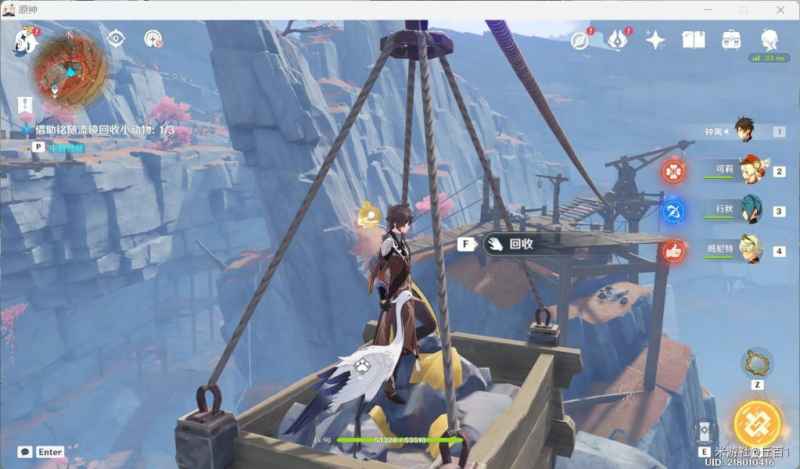This screenshot has height=469, width=800.
Task: Activate the elemental skill icon
Action: coord(704,432)
